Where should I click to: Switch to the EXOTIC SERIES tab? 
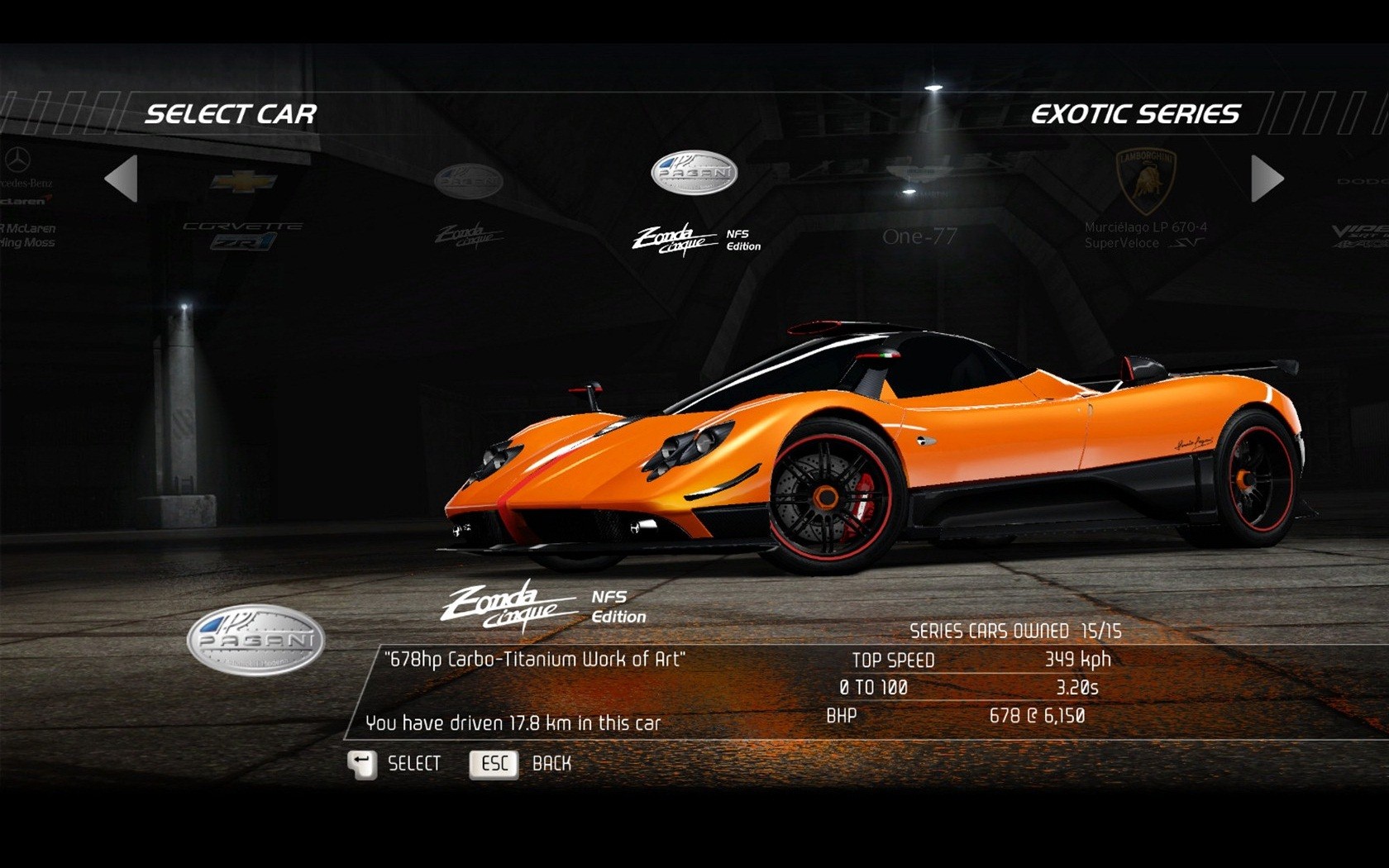[x=1135, y=114]
